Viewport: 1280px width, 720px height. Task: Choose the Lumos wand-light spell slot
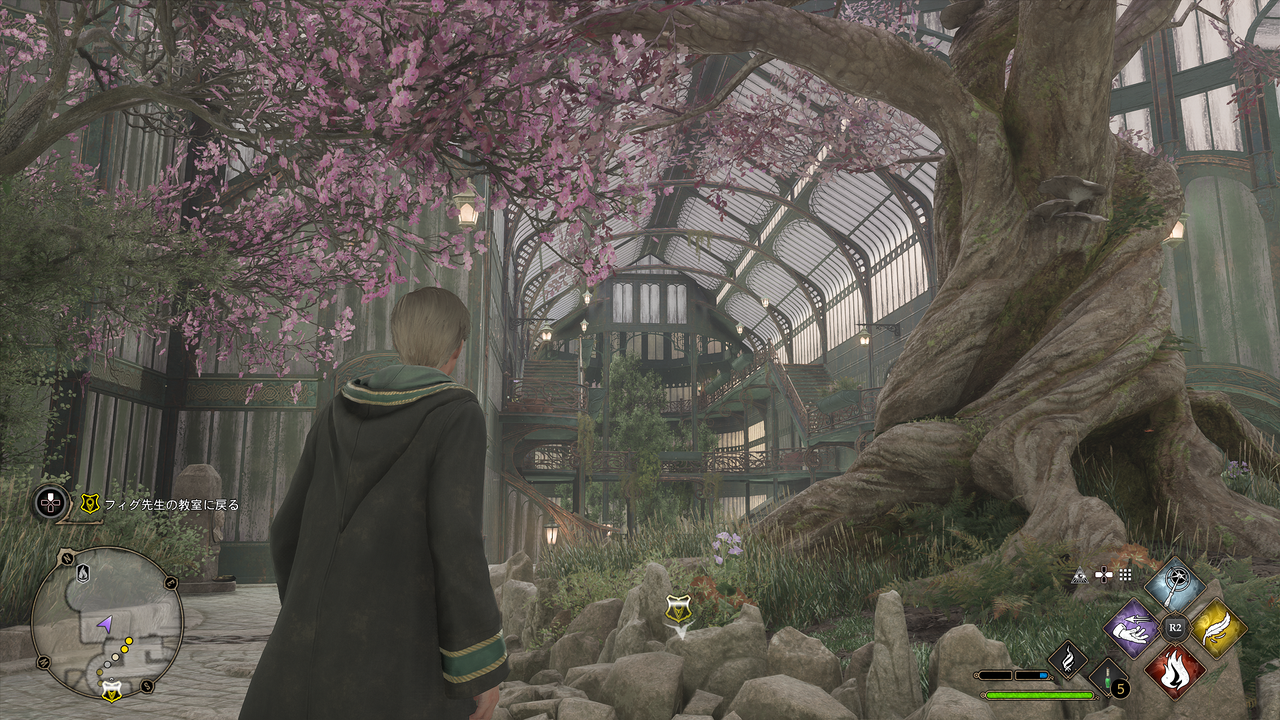[1175, 585]
